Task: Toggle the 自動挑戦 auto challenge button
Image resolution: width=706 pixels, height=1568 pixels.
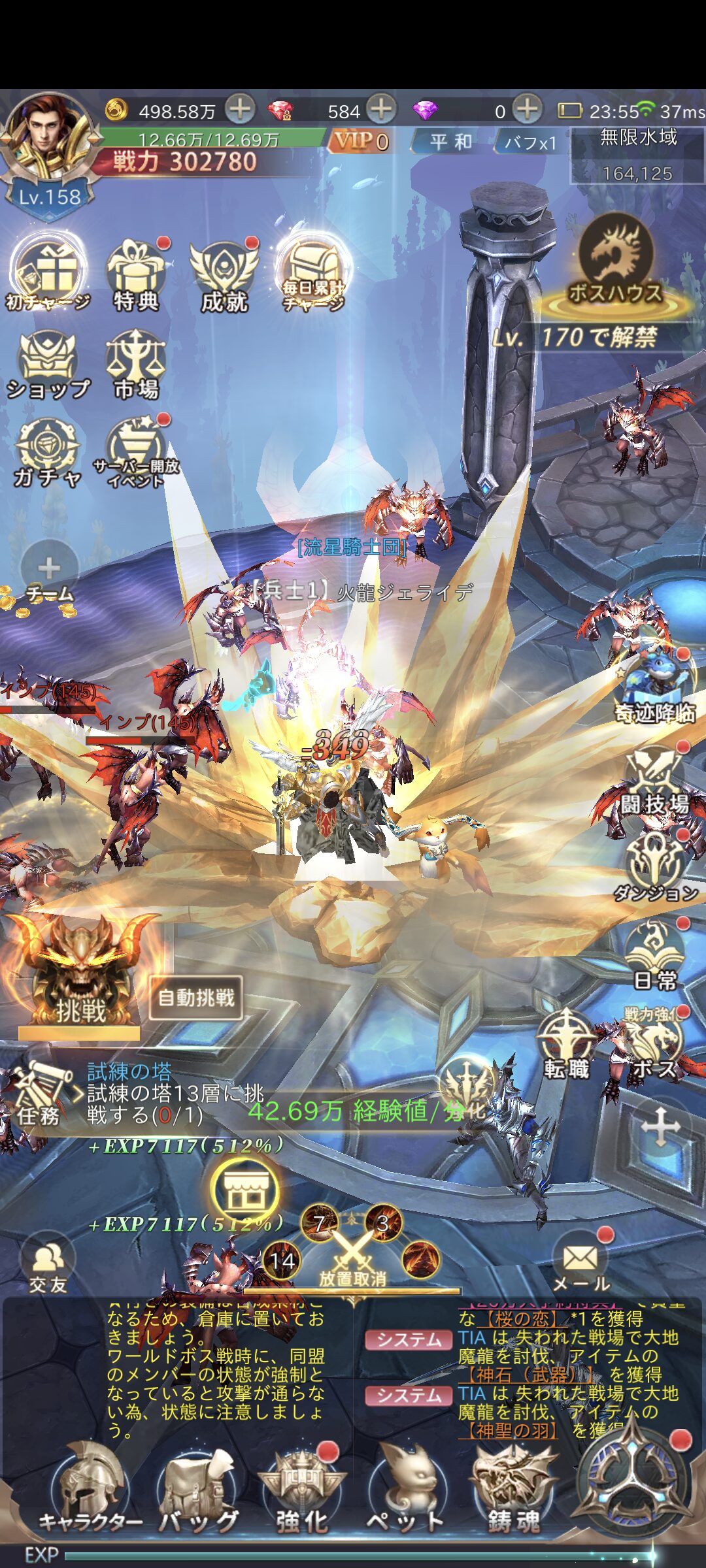Action: [196, 998]
